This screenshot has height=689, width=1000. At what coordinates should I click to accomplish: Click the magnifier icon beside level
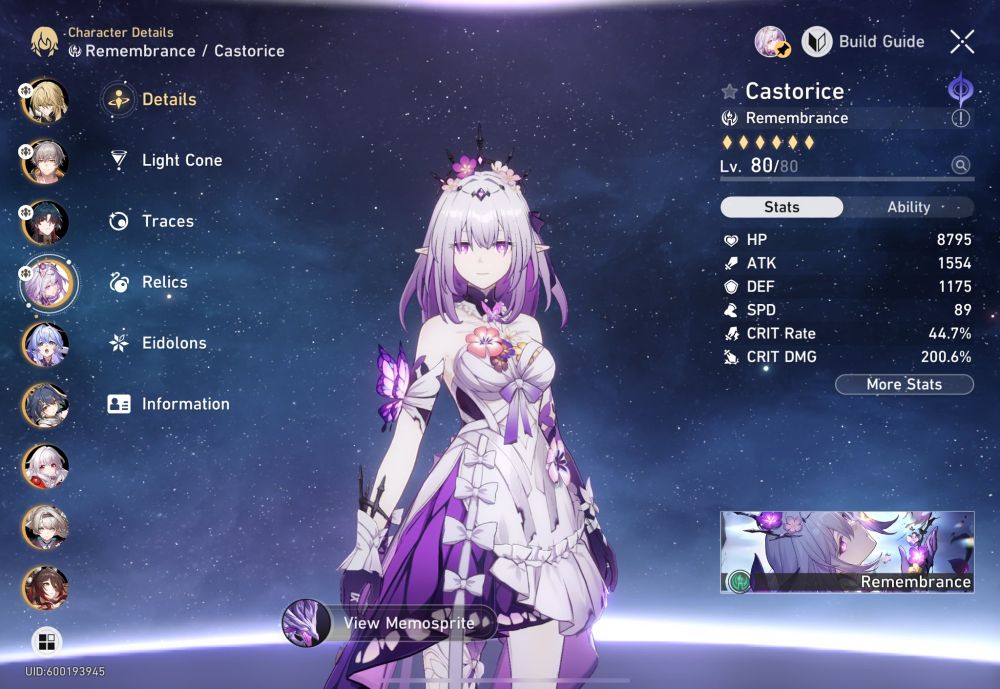(961, 165)
